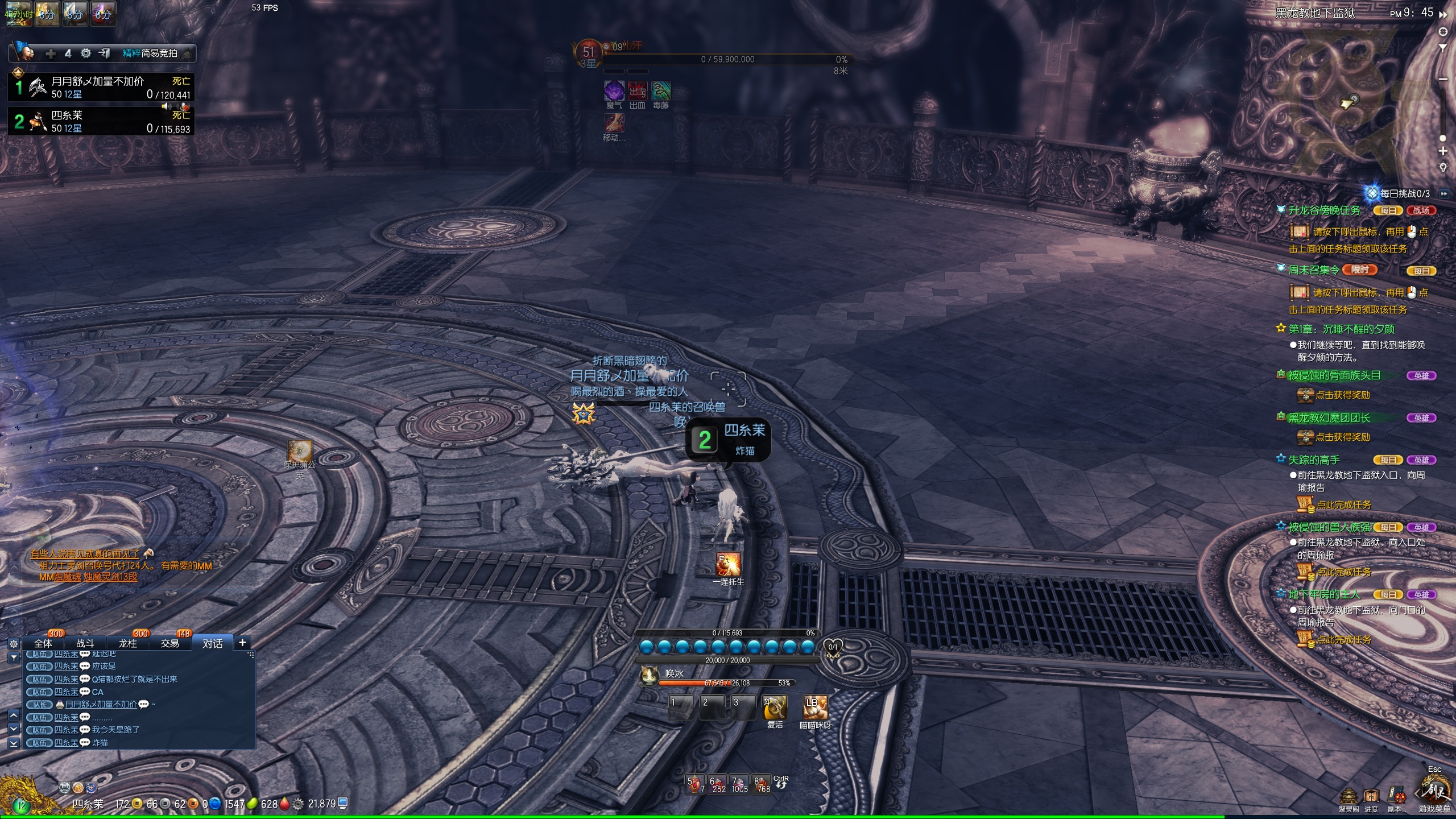
Task: Jump chat to the newest message
Action: (x=14, y=743)
